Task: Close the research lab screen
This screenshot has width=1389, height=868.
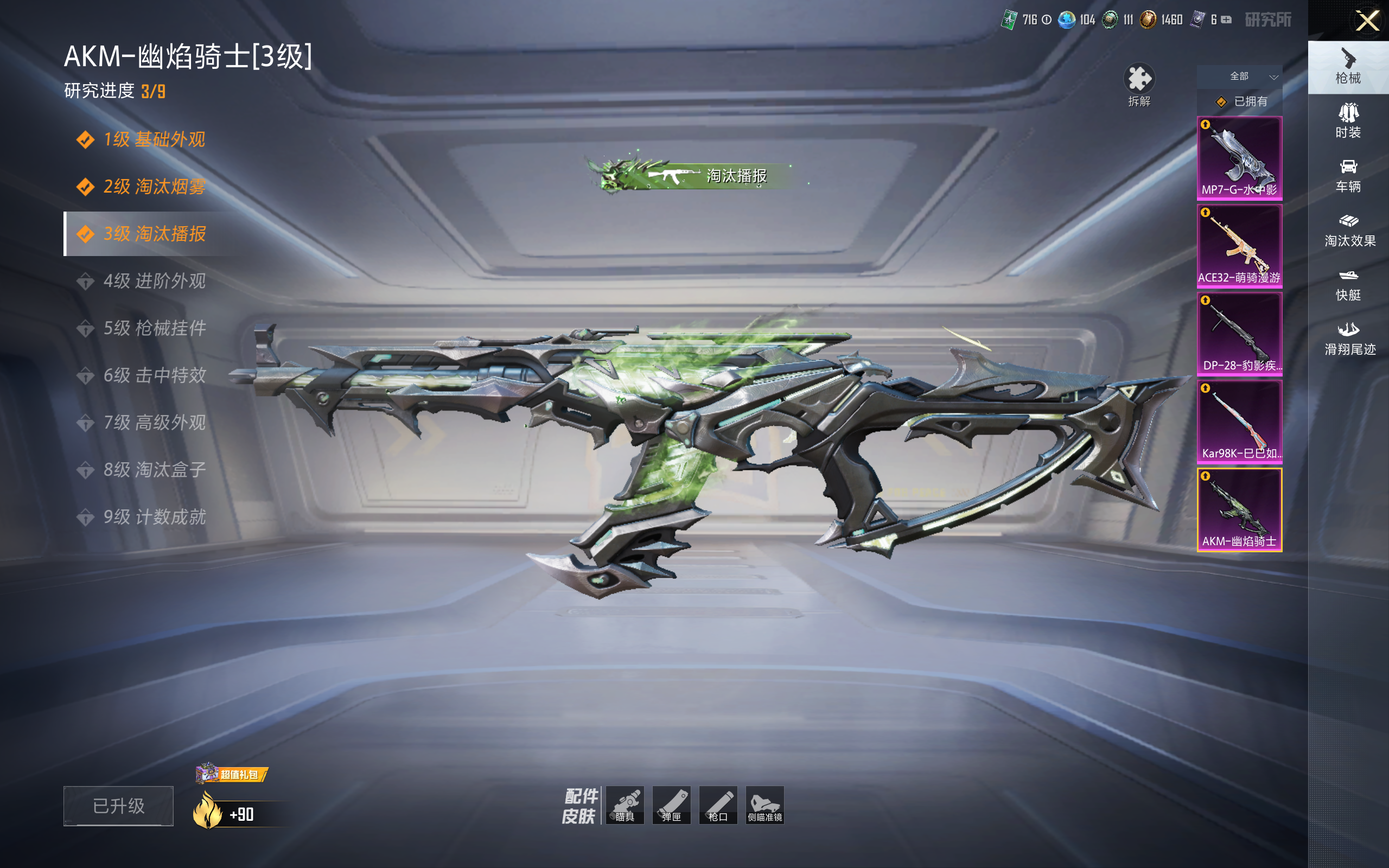Action: click(1367, 21)
